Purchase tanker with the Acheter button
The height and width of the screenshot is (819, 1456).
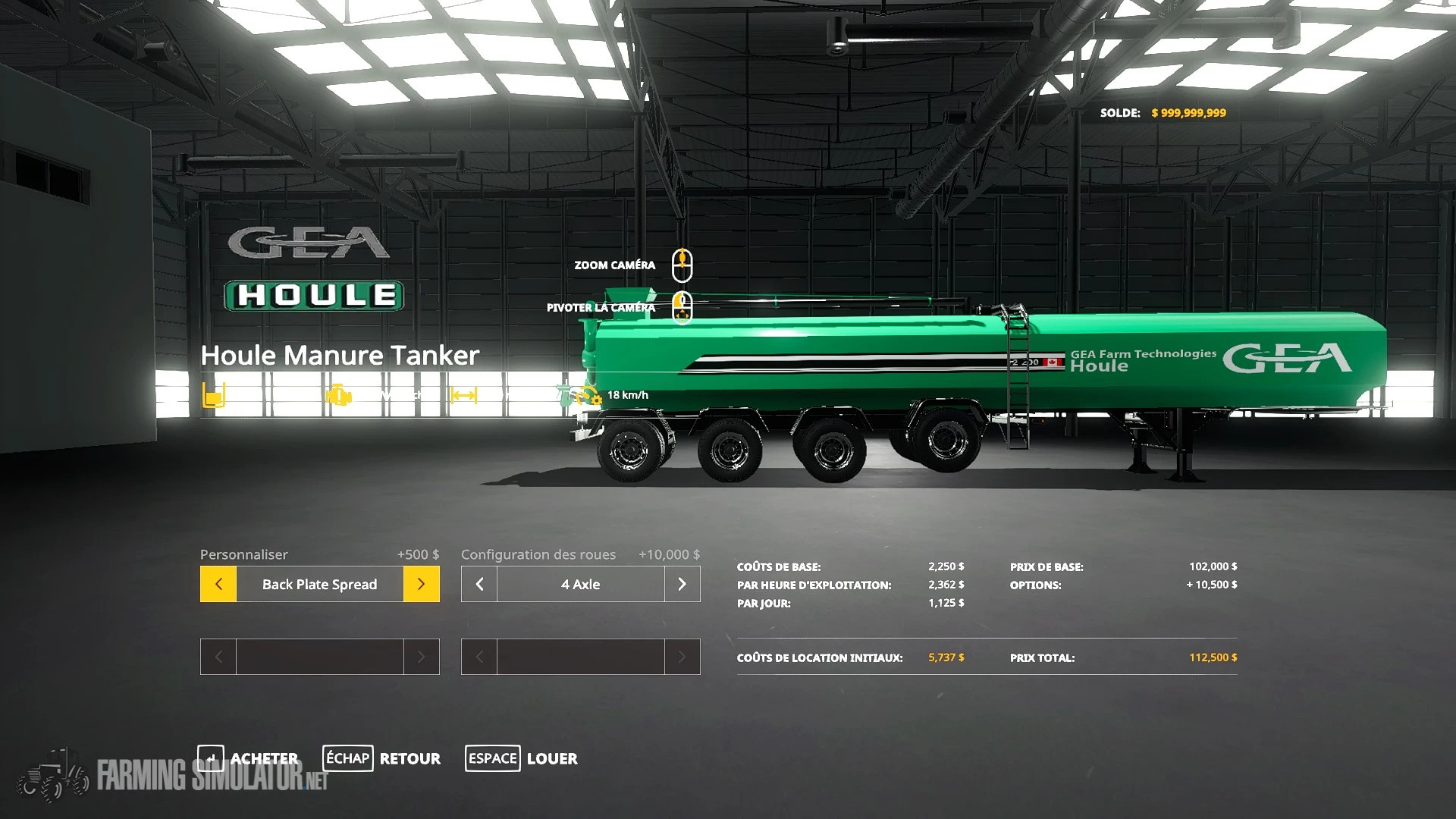click(x=263, y=758)
